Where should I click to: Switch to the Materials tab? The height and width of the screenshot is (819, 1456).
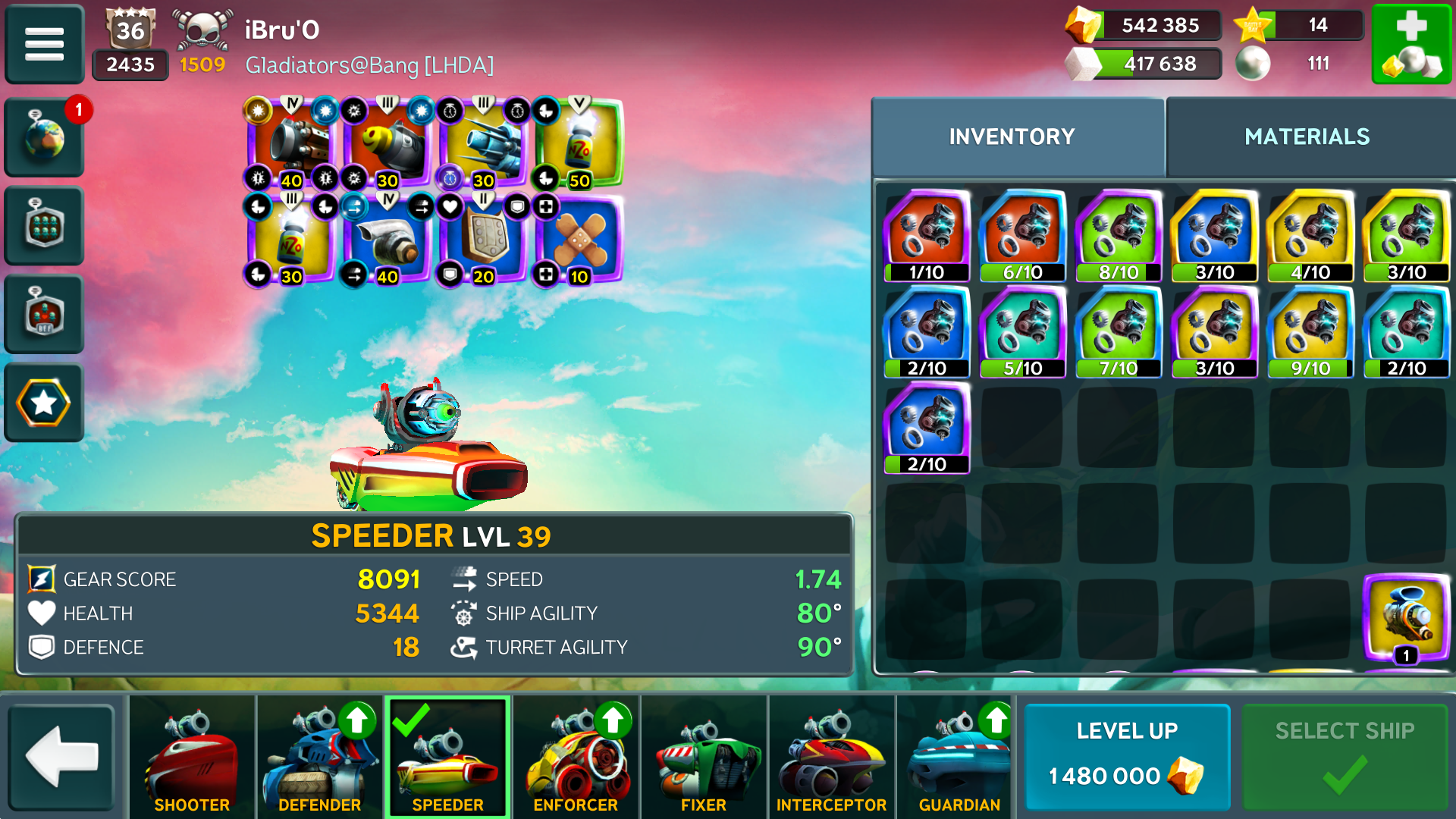[x=1307, y=136]
